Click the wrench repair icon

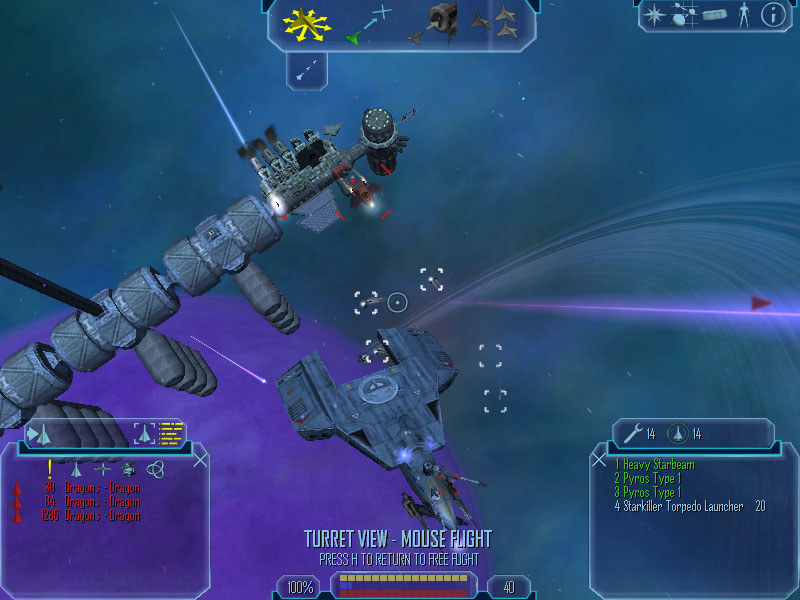tap(631, 433)
